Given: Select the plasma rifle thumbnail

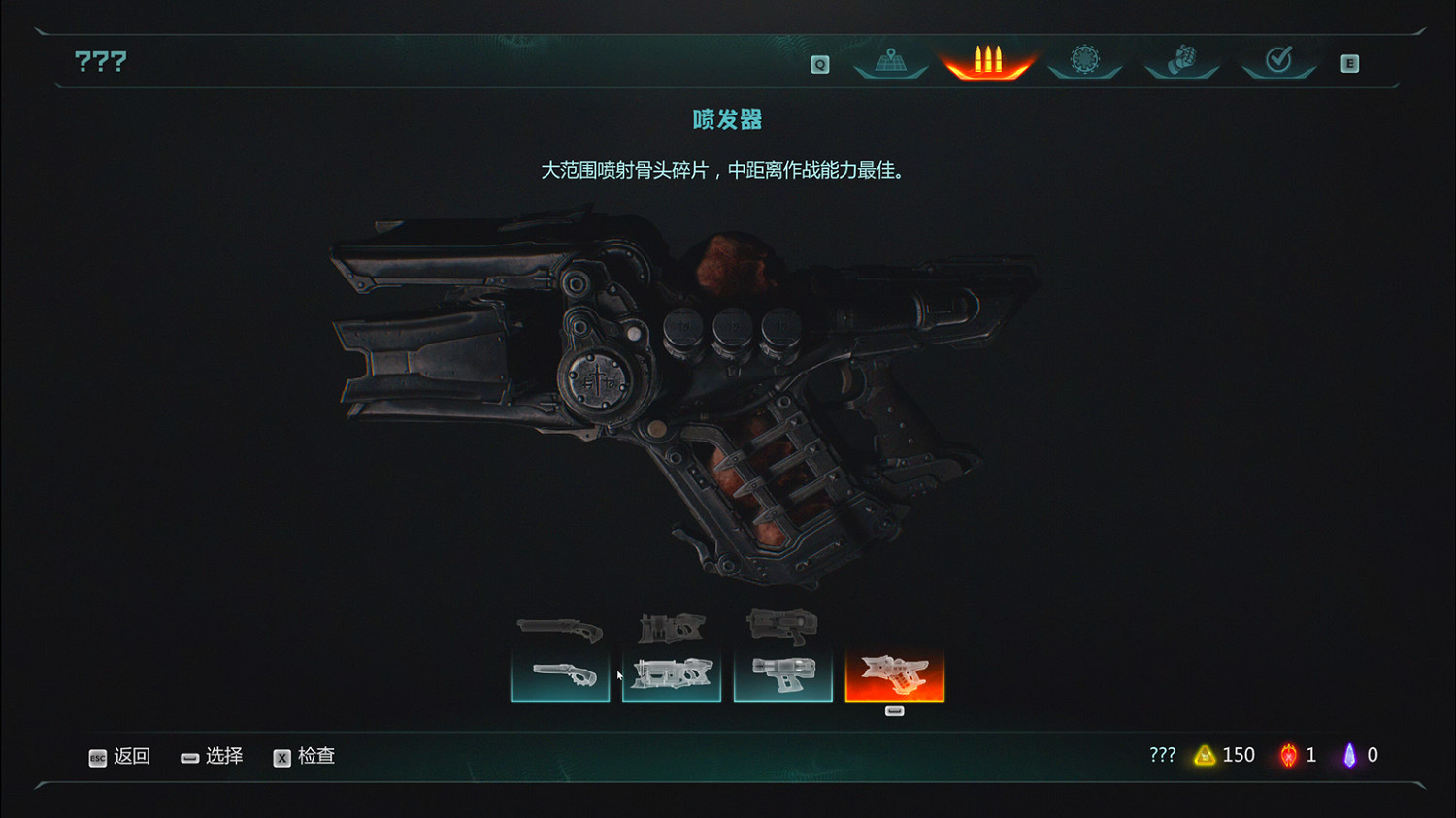Looking at the screenshot, I should (x=783, y=674).
